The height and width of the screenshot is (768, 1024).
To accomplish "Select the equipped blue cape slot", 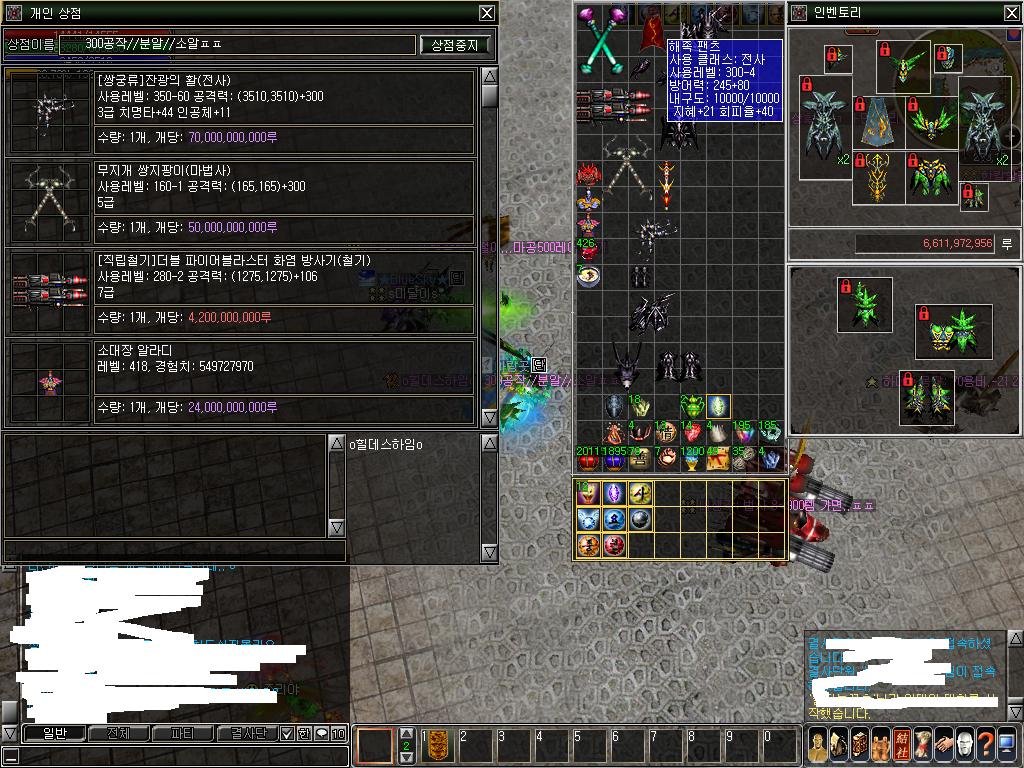I will pyautogui.click(x=880, y=119).
